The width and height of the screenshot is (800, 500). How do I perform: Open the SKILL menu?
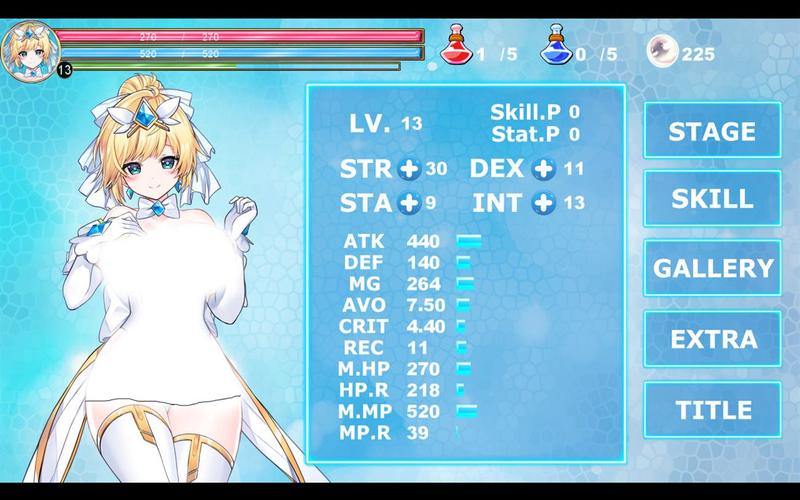click(x=711, y=198)
